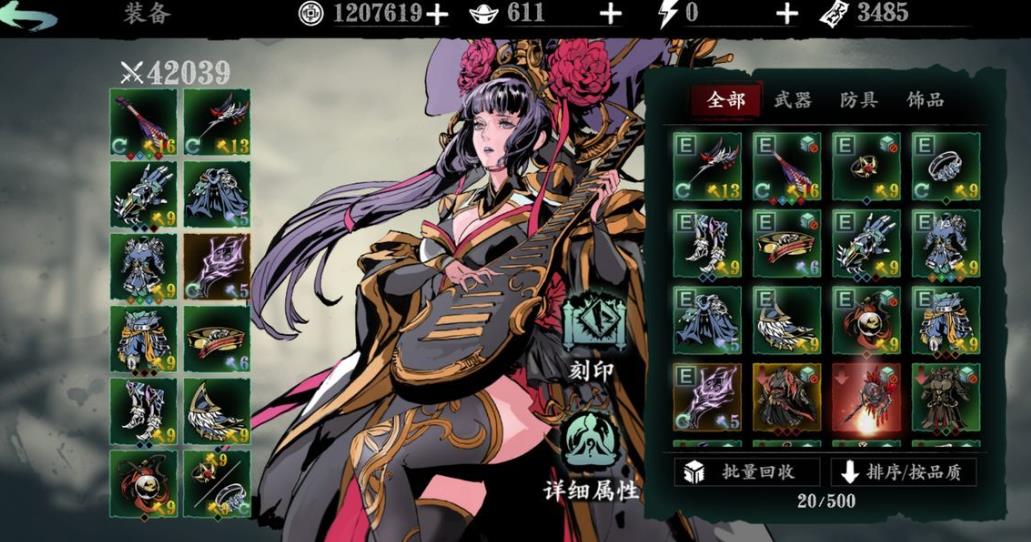Select the gold-bordered dark robe item in bag
The width and height of the screenshot is (1031, 542).
coord(786,396)
